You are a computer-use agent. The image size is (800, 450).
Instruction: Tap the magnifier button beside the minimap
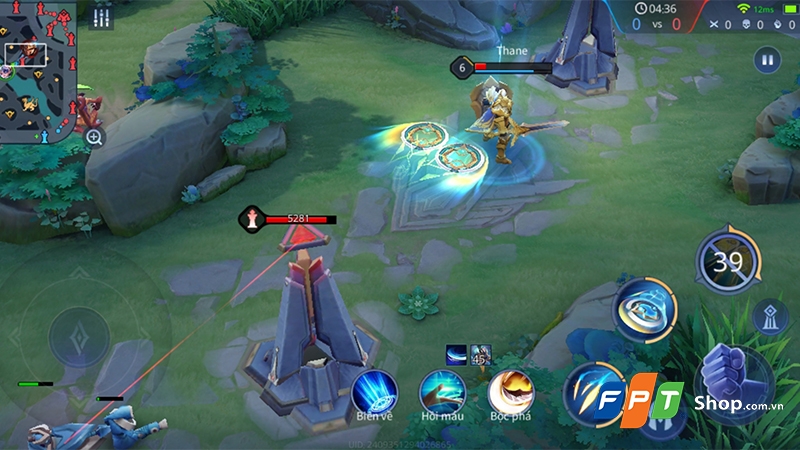coord(94,137)
